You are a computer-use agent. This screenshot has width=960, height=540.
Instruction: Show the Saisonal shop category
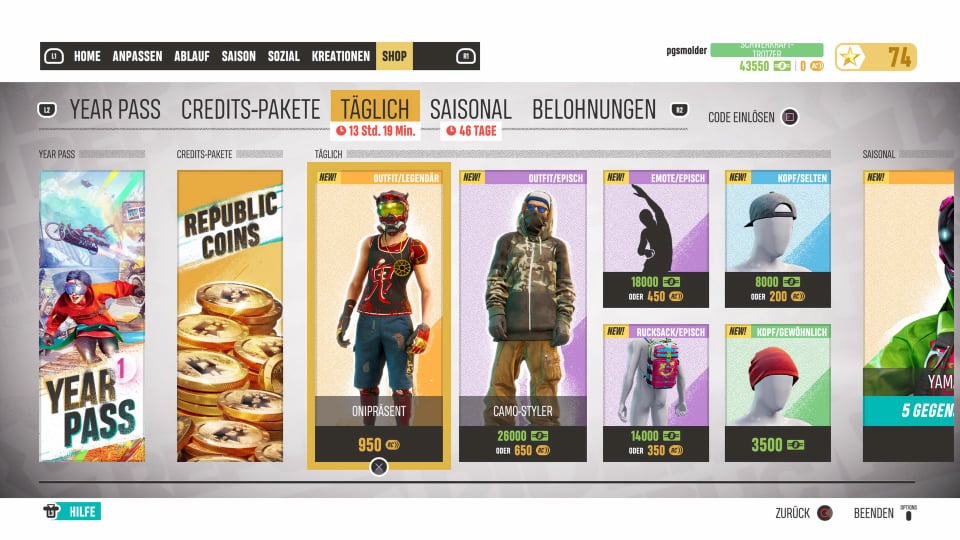[470, 110]
